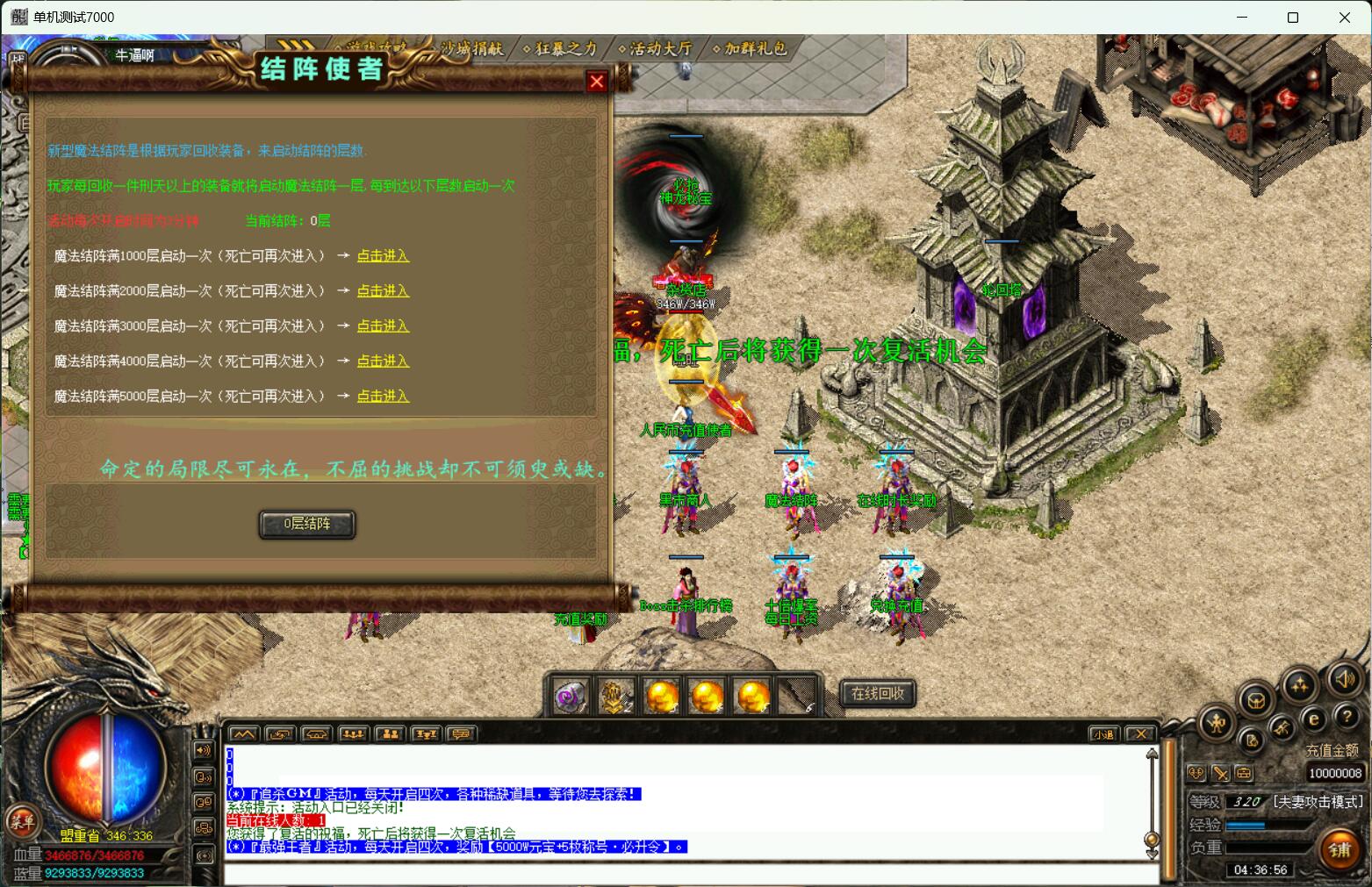Enter the 1000层 magic formation link
This screenshot has width=1372, height=887.
pyautogui.click(x=383, y=256)
